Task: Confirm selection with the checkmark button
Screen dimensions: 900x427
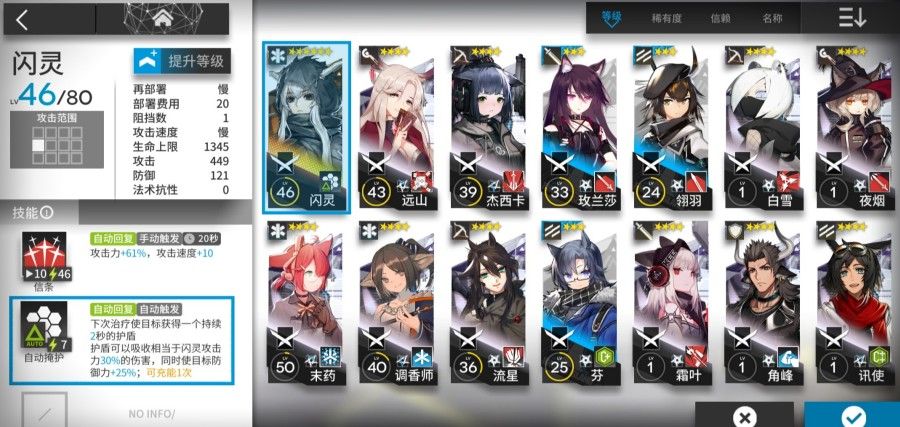Action: [x=851, y=415]
